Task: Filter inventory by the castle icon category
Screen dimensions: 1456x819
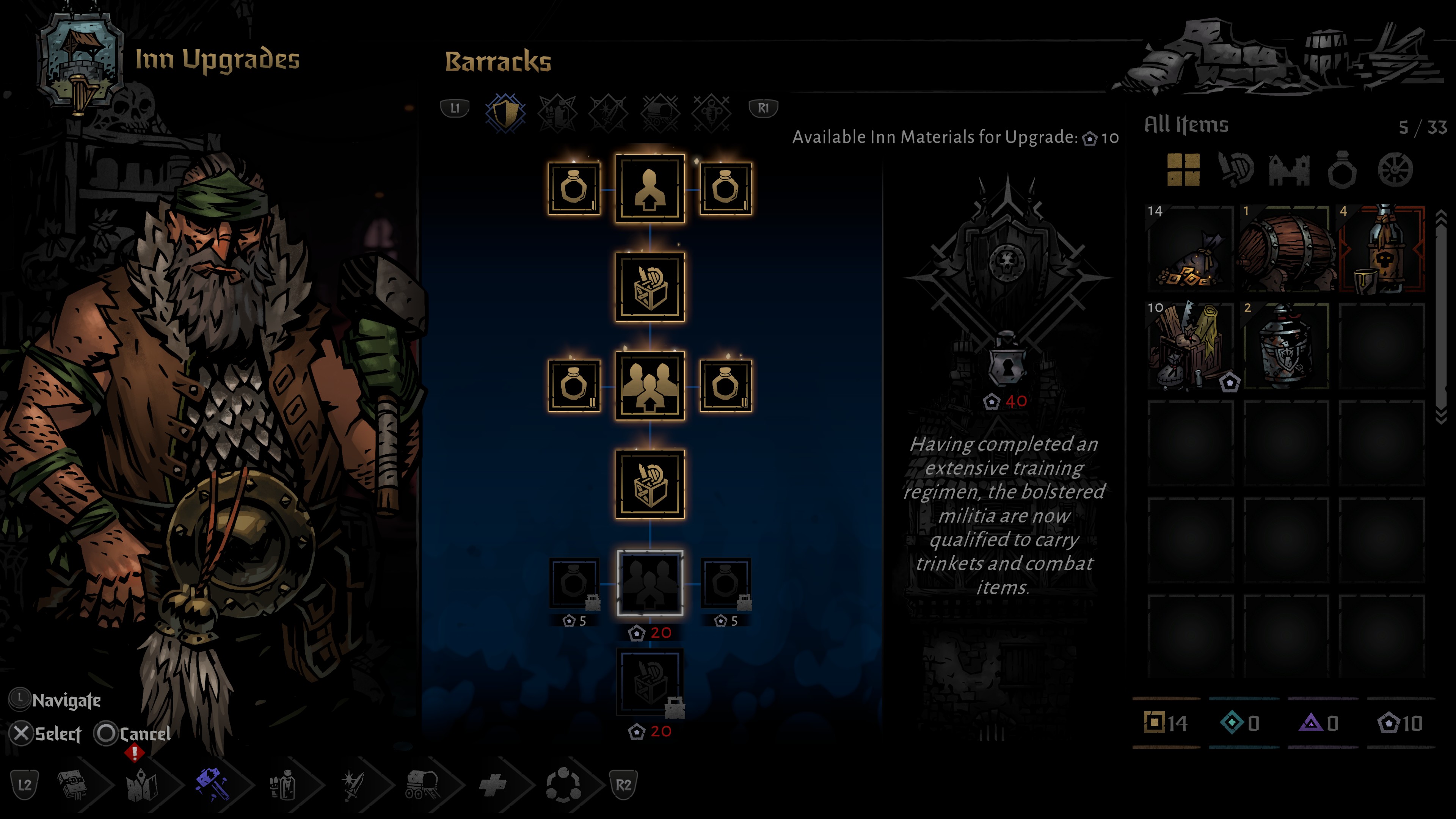Action: click(1289, 169)
